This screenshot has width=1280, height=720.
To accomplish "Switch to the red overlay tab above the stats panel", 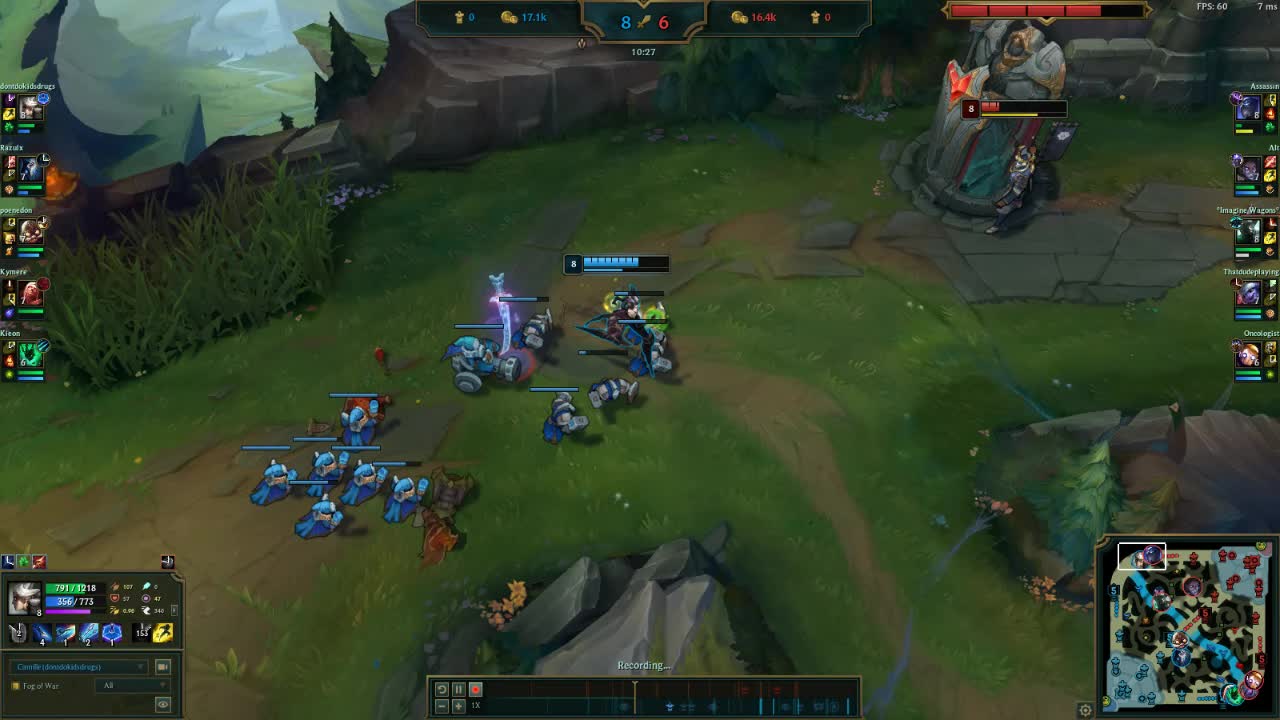I will click(39, 561).
